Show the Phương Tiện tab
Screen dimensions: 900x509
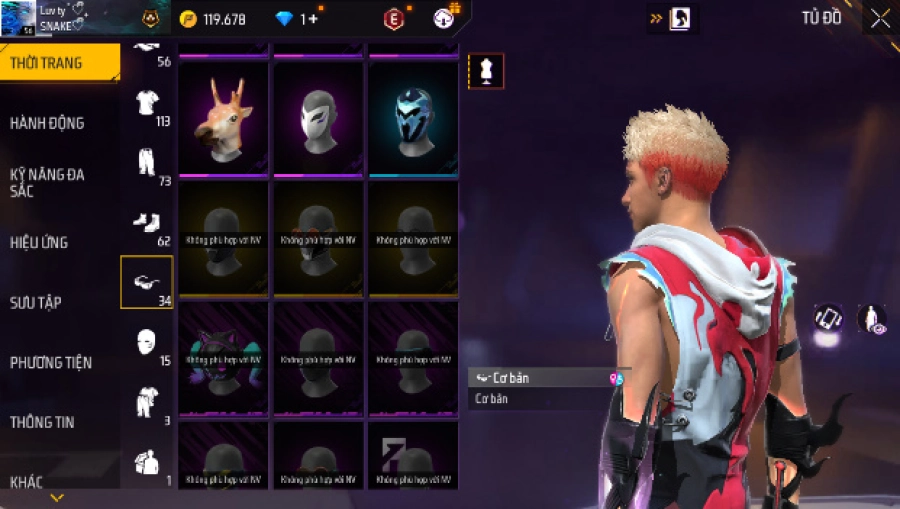(x=50, y=362)
